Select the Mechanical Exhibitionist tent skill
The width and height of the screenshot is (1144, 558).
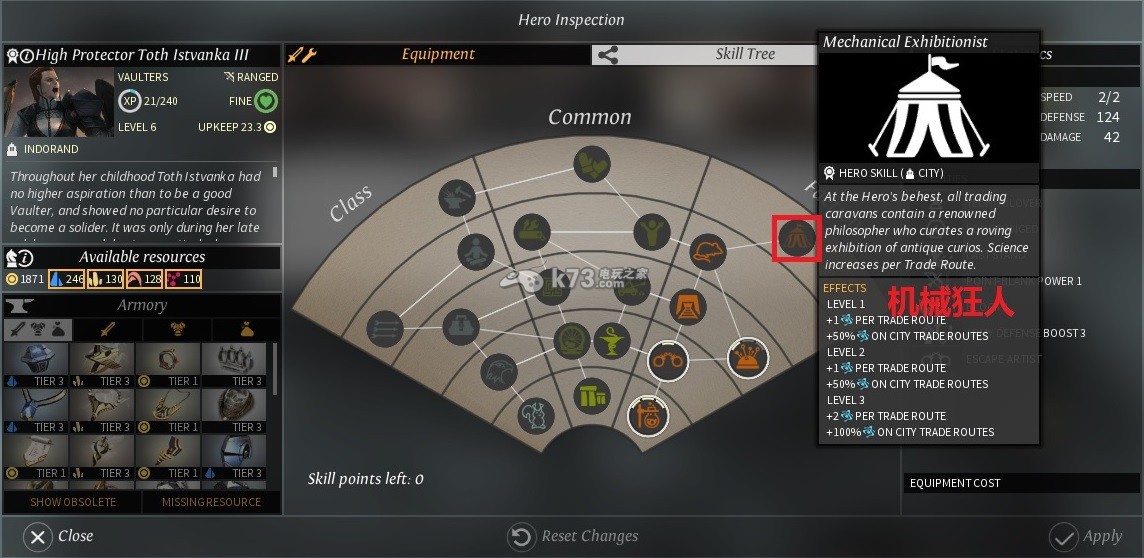click(796, 238)
